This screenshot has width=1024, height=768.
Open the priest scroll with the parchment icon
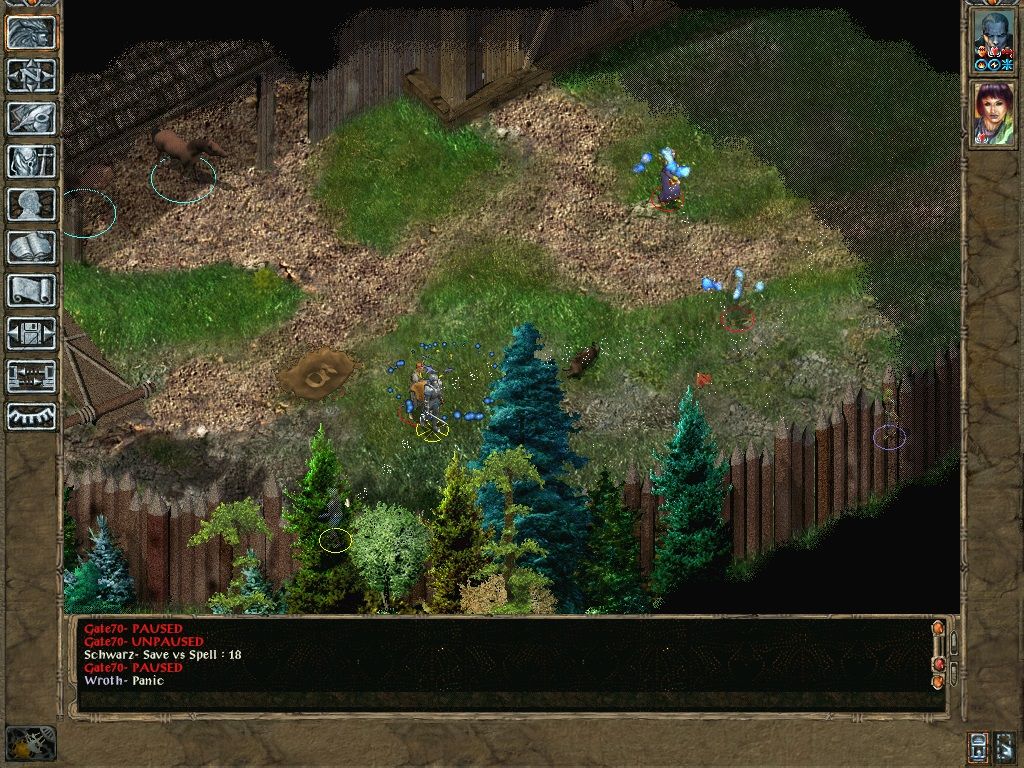tap(31, 290)
